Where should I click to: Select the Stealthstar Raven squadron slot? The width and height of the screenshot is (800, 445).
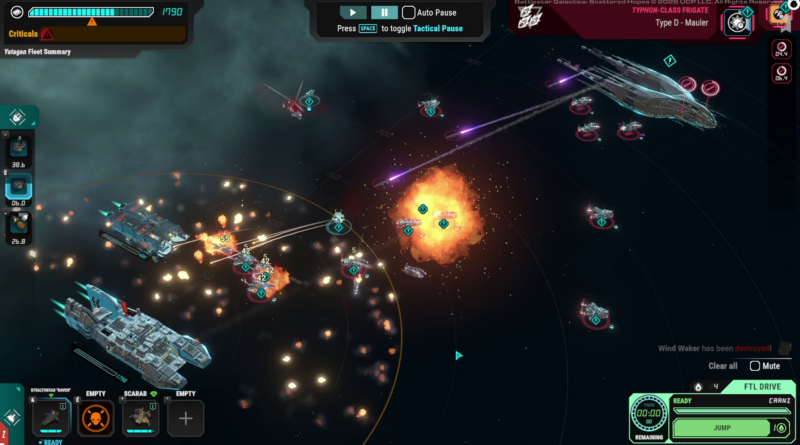pos(52,418)
